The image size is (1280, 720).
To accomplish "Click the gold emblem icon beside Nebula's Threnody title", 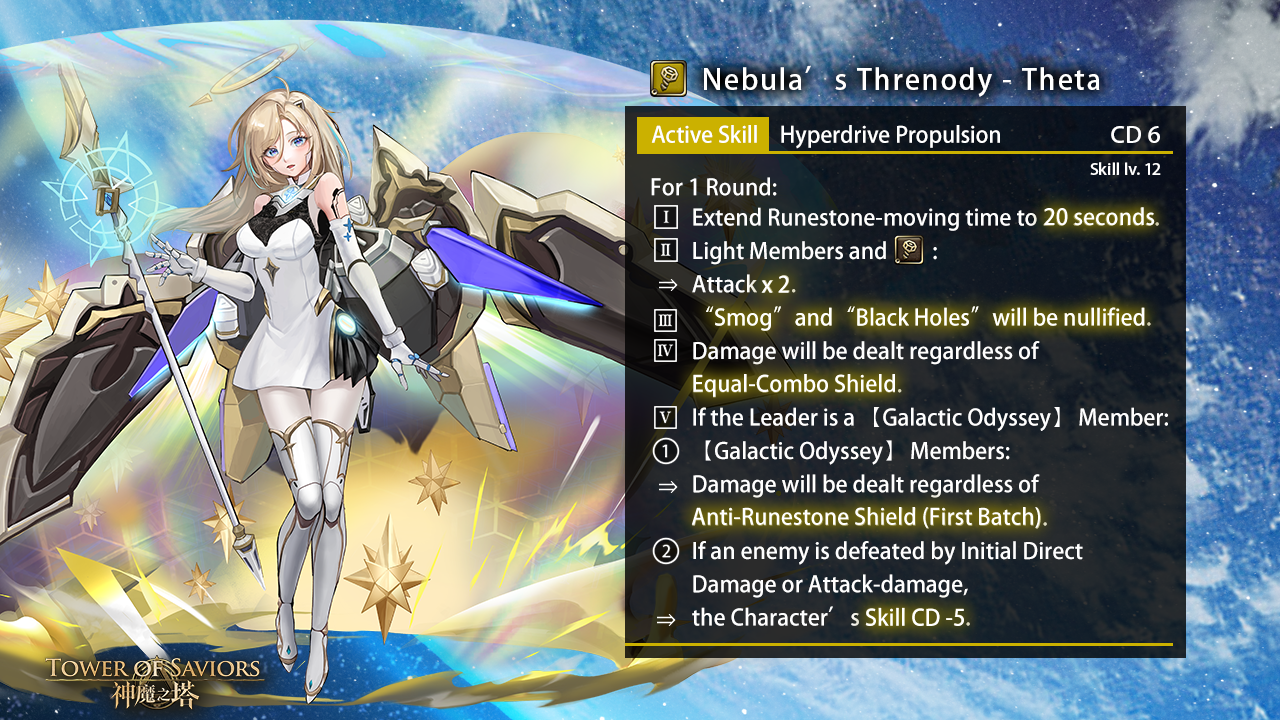I will [x=667, y=78].
